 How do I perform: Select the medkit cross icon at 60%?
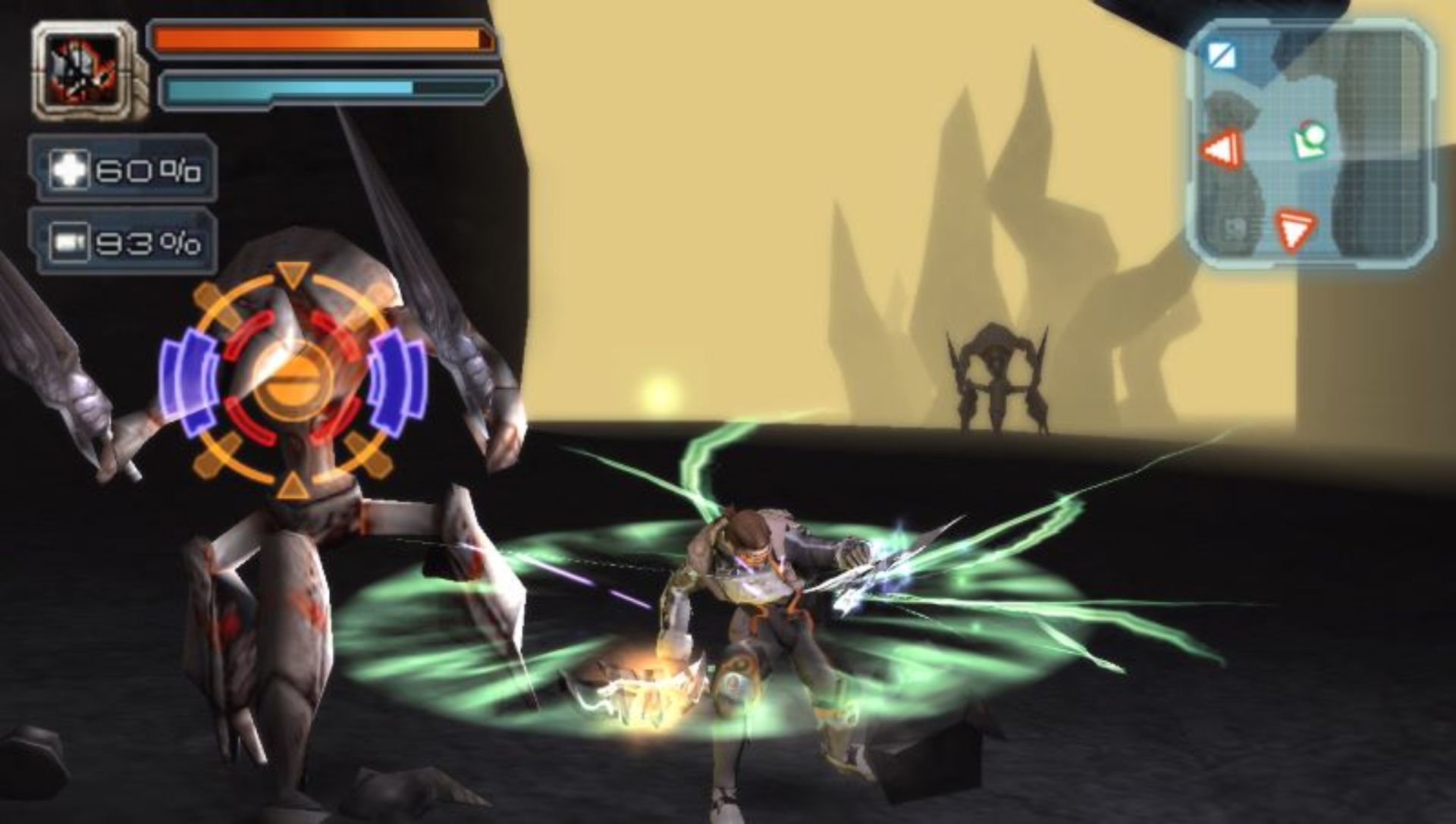tap(69, 169)
